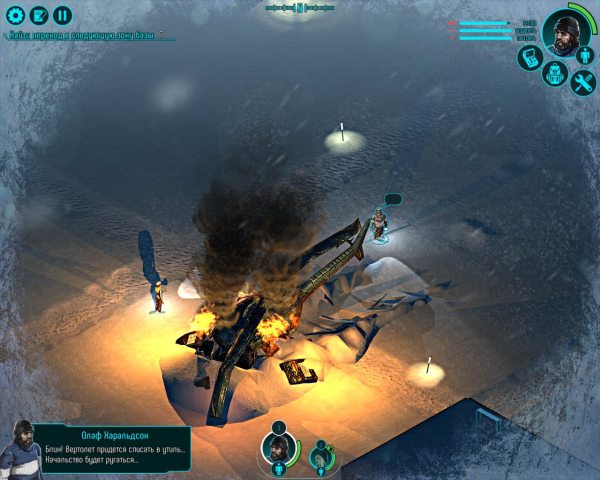Select the first squad member portrait at bottom
Image resolution: width=600 pixels, height=480 pixels.
click(277, 449)
